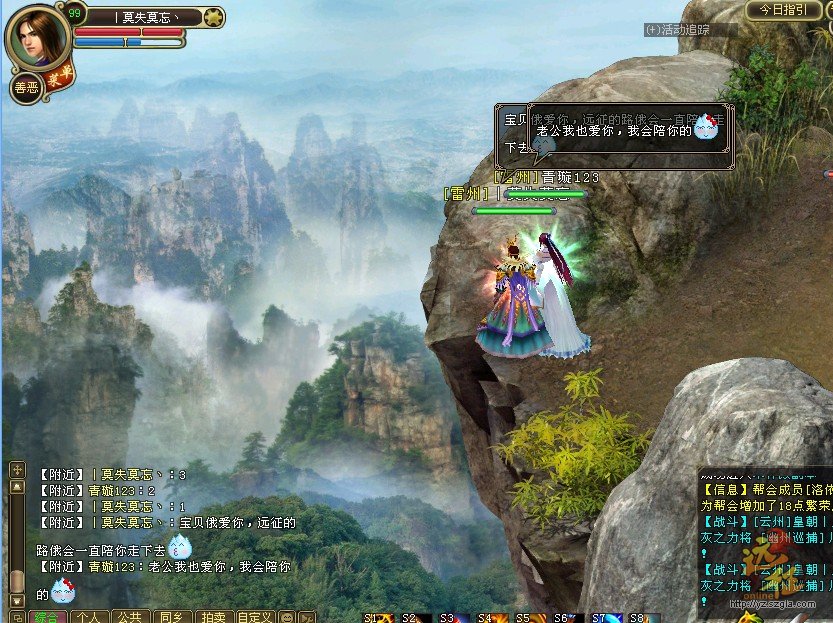Switch to the 拍卖 chat tab
Image resolution: width=833 pixels, height=623 pixels.
[213, 617]
